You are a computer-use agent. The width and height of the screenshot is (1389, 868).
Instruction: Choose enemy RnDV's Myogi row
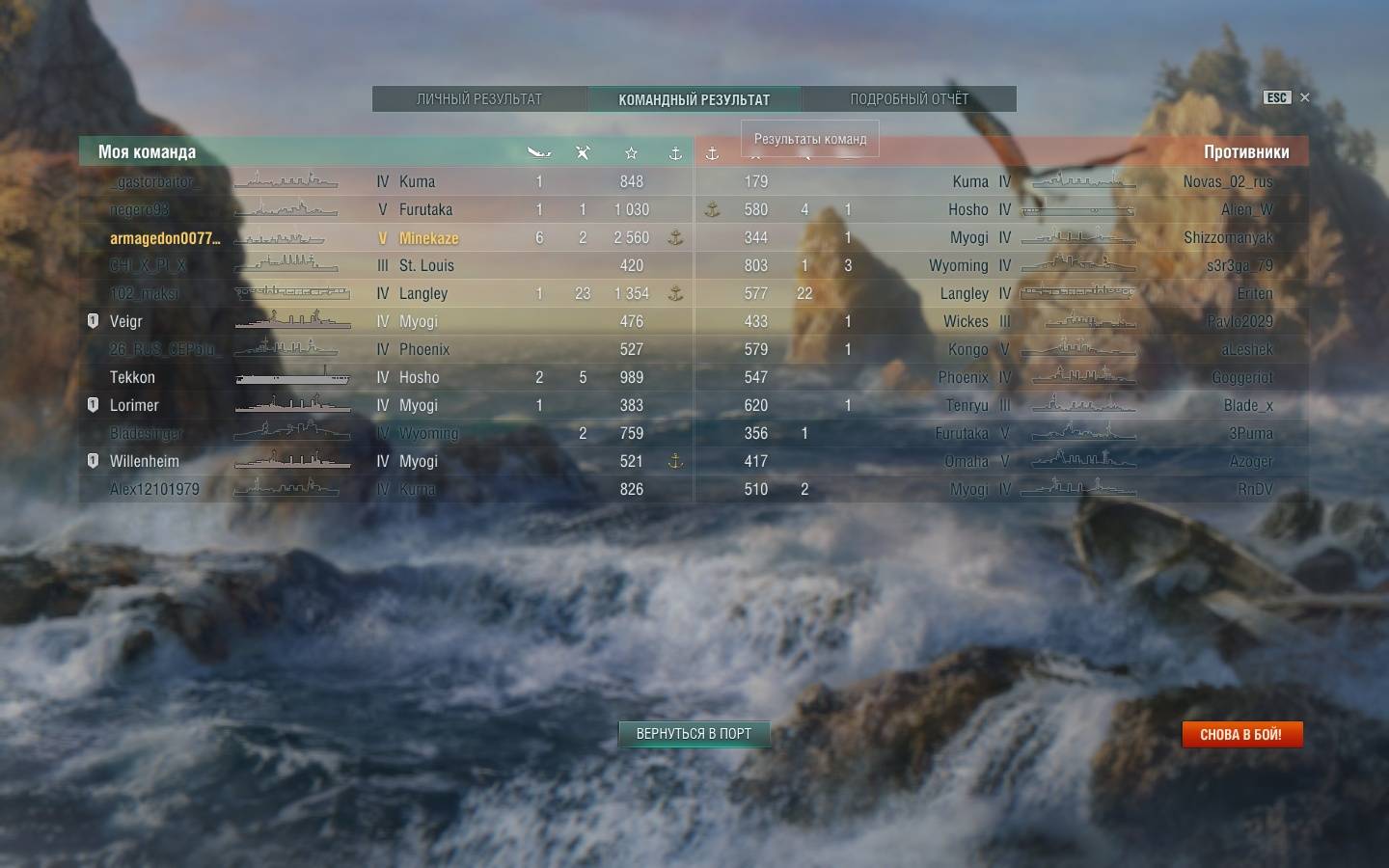[x=1003, y=489]
